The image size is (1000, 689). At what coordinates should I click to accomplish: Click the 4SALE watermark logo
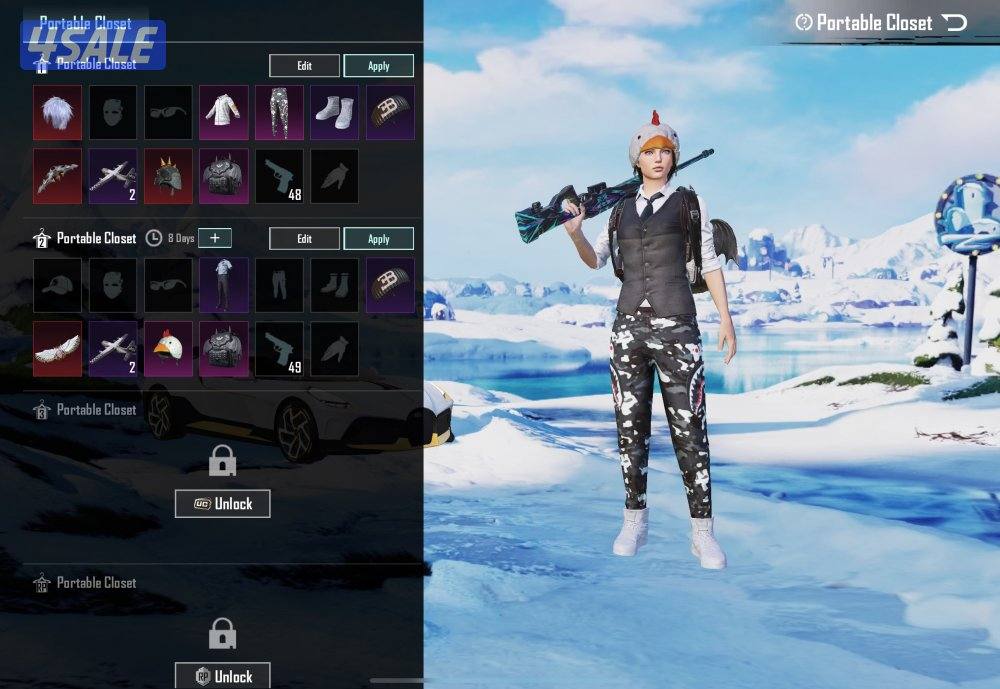point(92,45)
